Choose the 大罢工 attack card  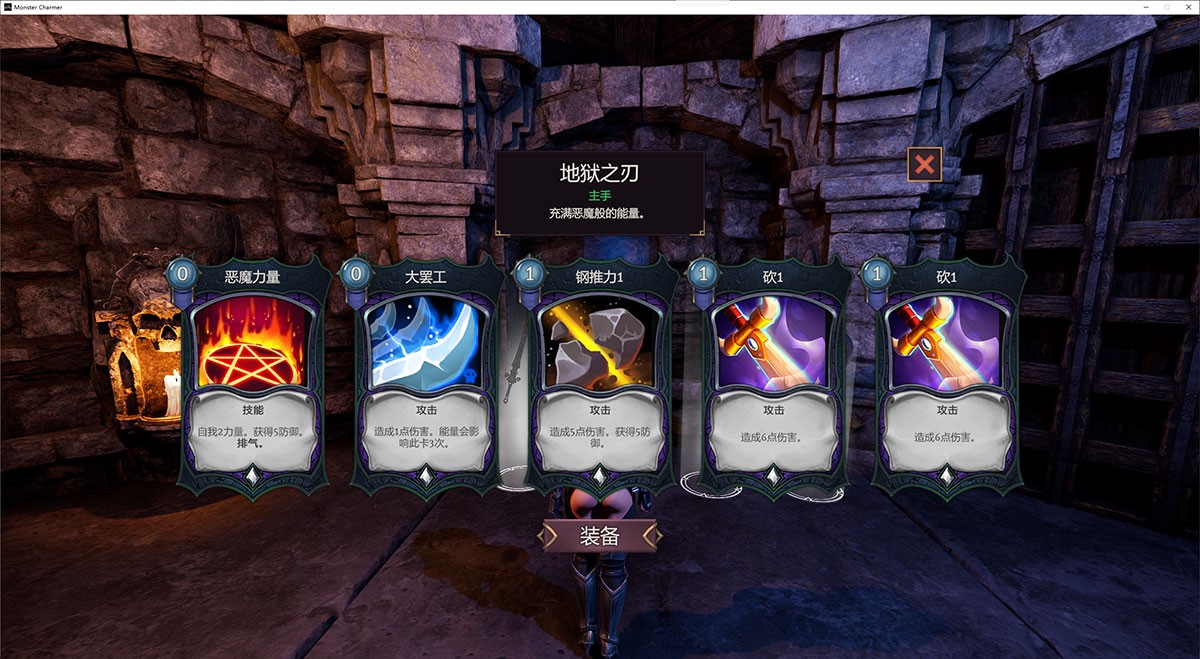tap(428, 370)
